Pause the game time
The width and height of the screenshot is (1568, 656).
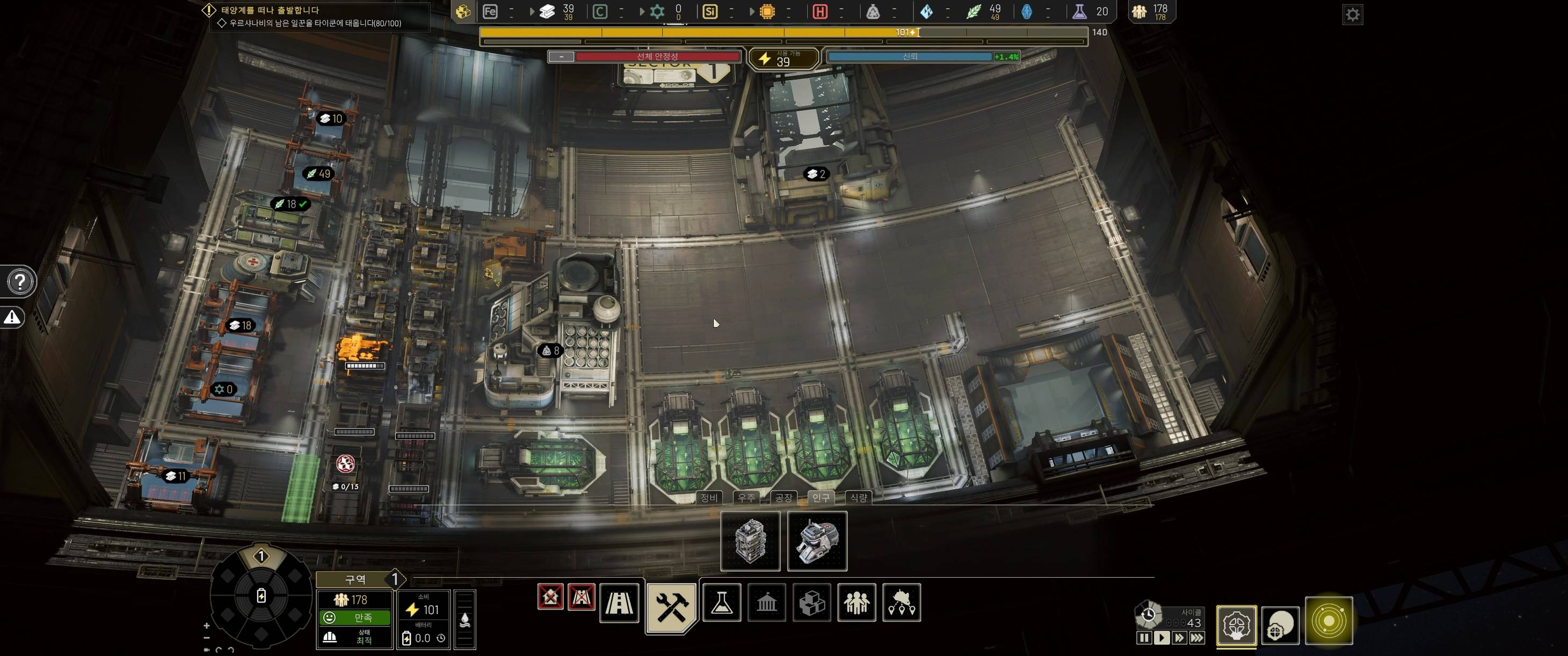[x=1144, y=638]
